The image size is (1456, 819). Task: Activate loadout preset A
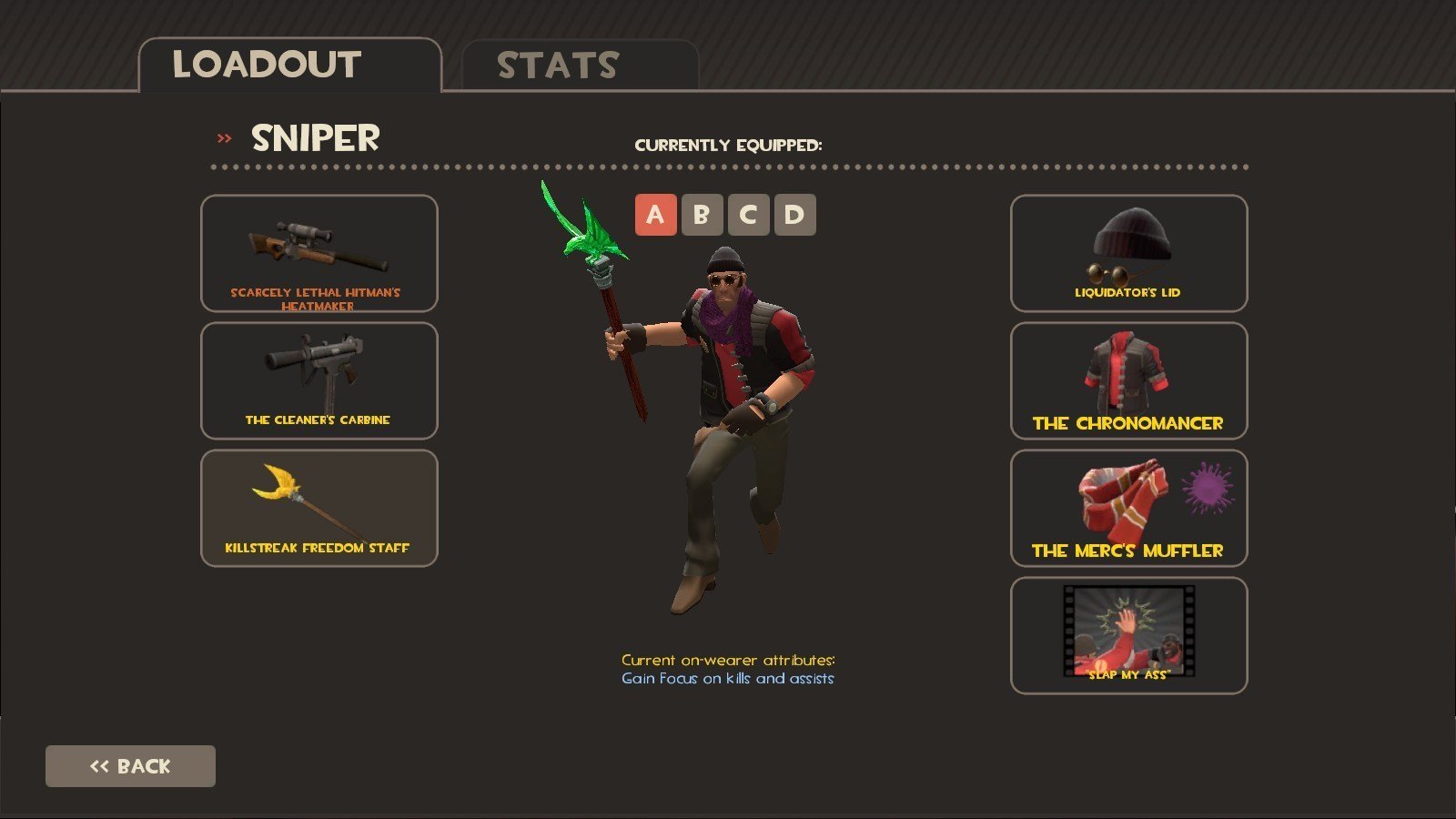[655, 215]
